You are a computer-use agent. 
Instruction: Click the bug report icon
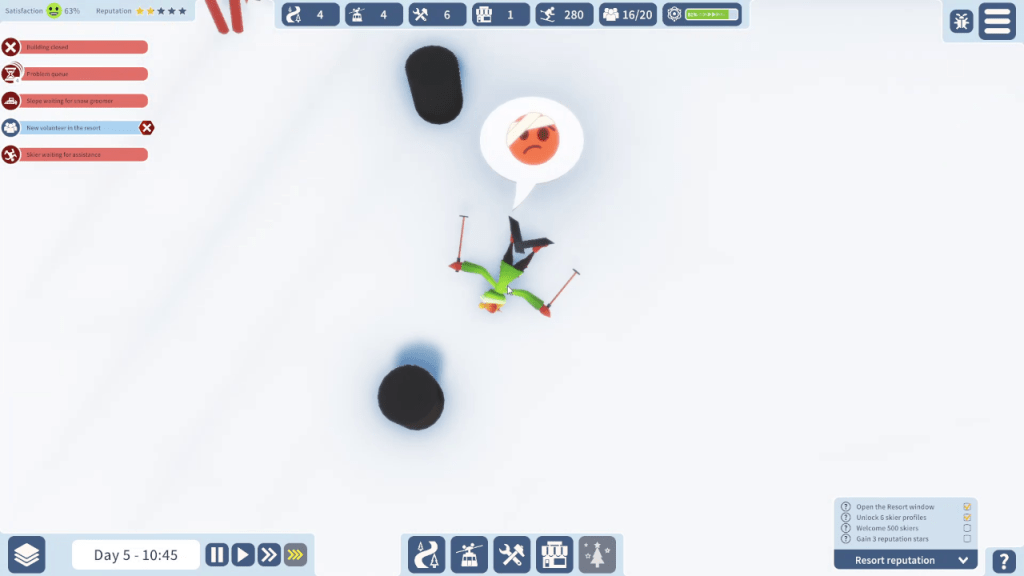pos(961,21)
